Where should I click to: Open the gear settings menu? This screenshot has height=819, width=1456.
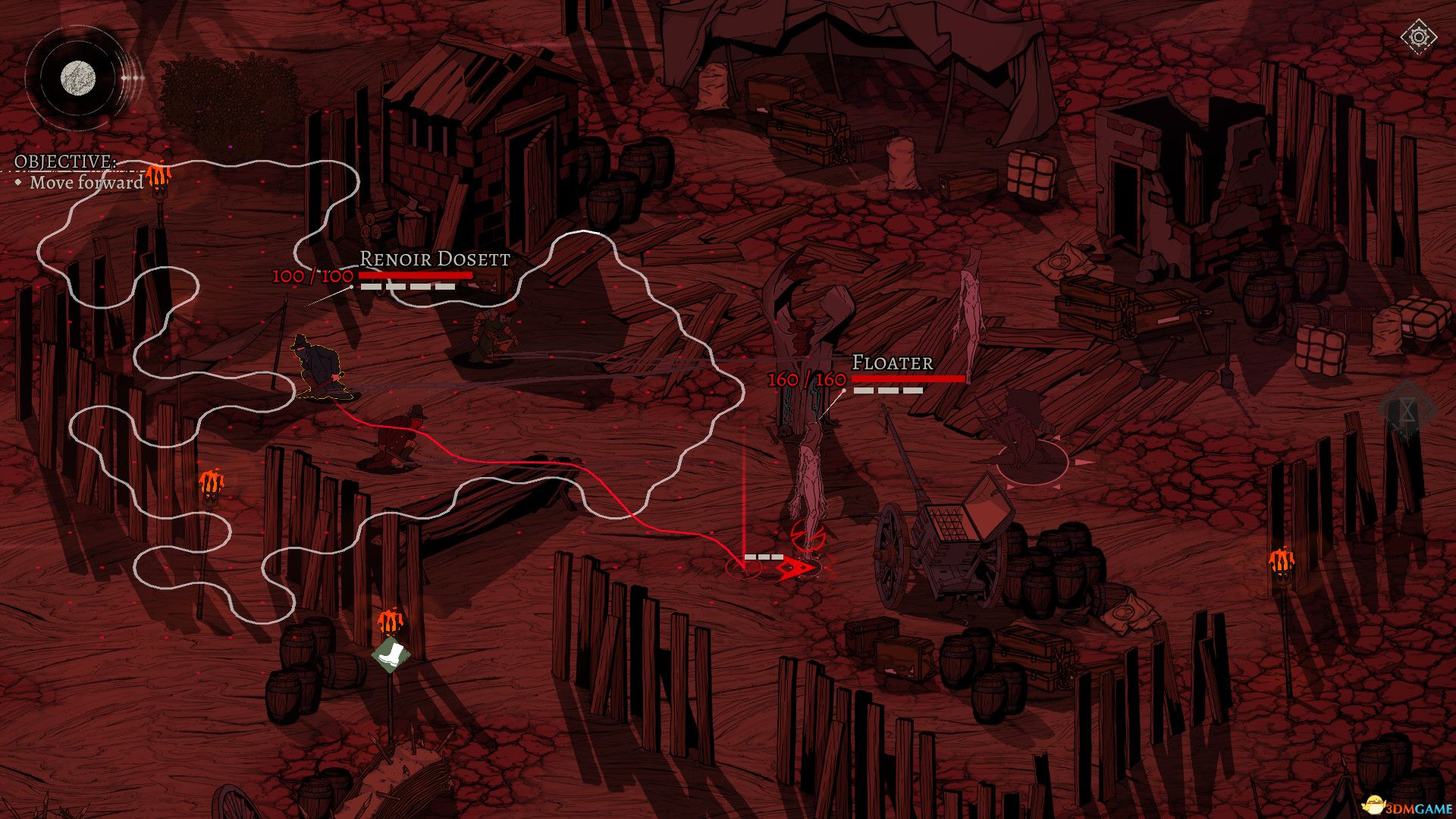(1418, 37)
